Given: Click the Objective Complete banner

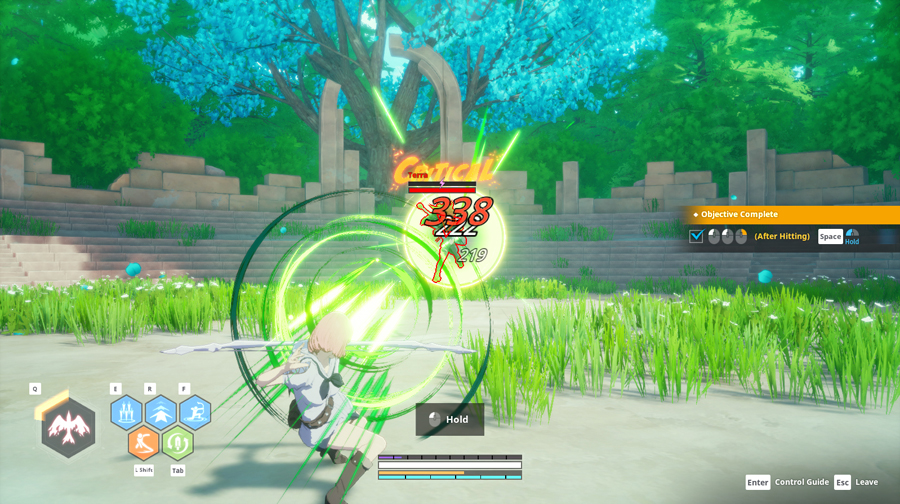Looking at the screenshot, I should click(792, 214).
